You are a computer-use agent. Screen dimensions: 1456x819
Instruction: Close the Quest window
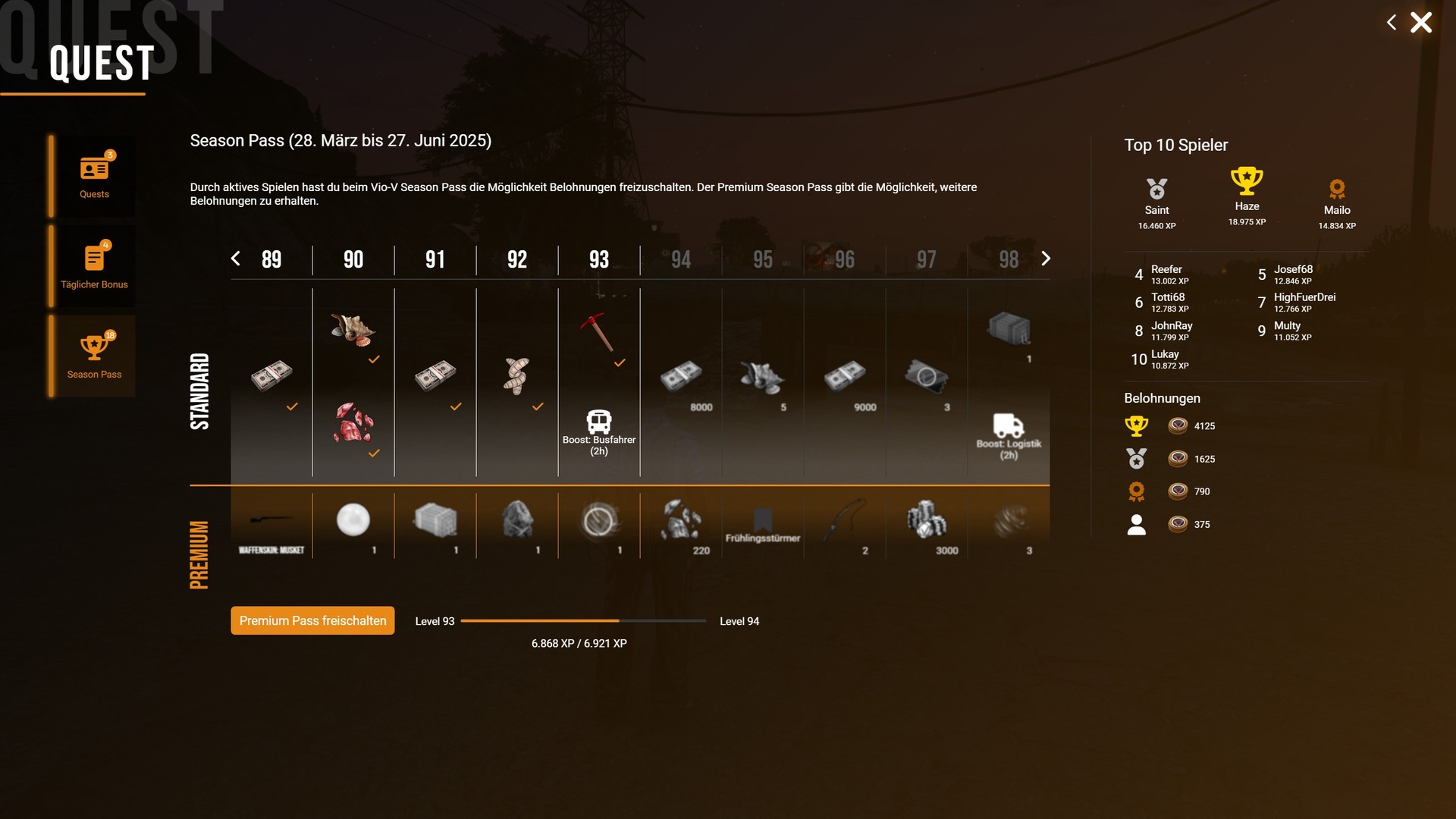tap(1420, 23)
